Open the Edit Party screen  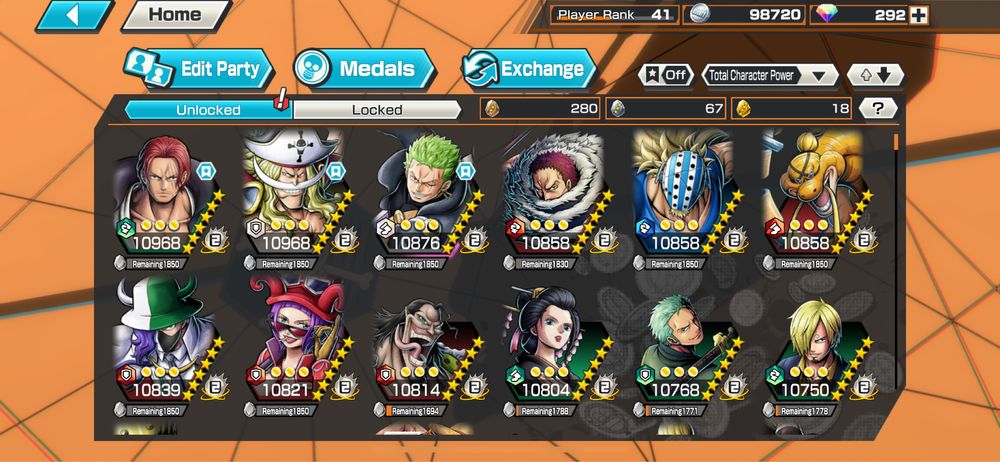(x=198, y=69)
